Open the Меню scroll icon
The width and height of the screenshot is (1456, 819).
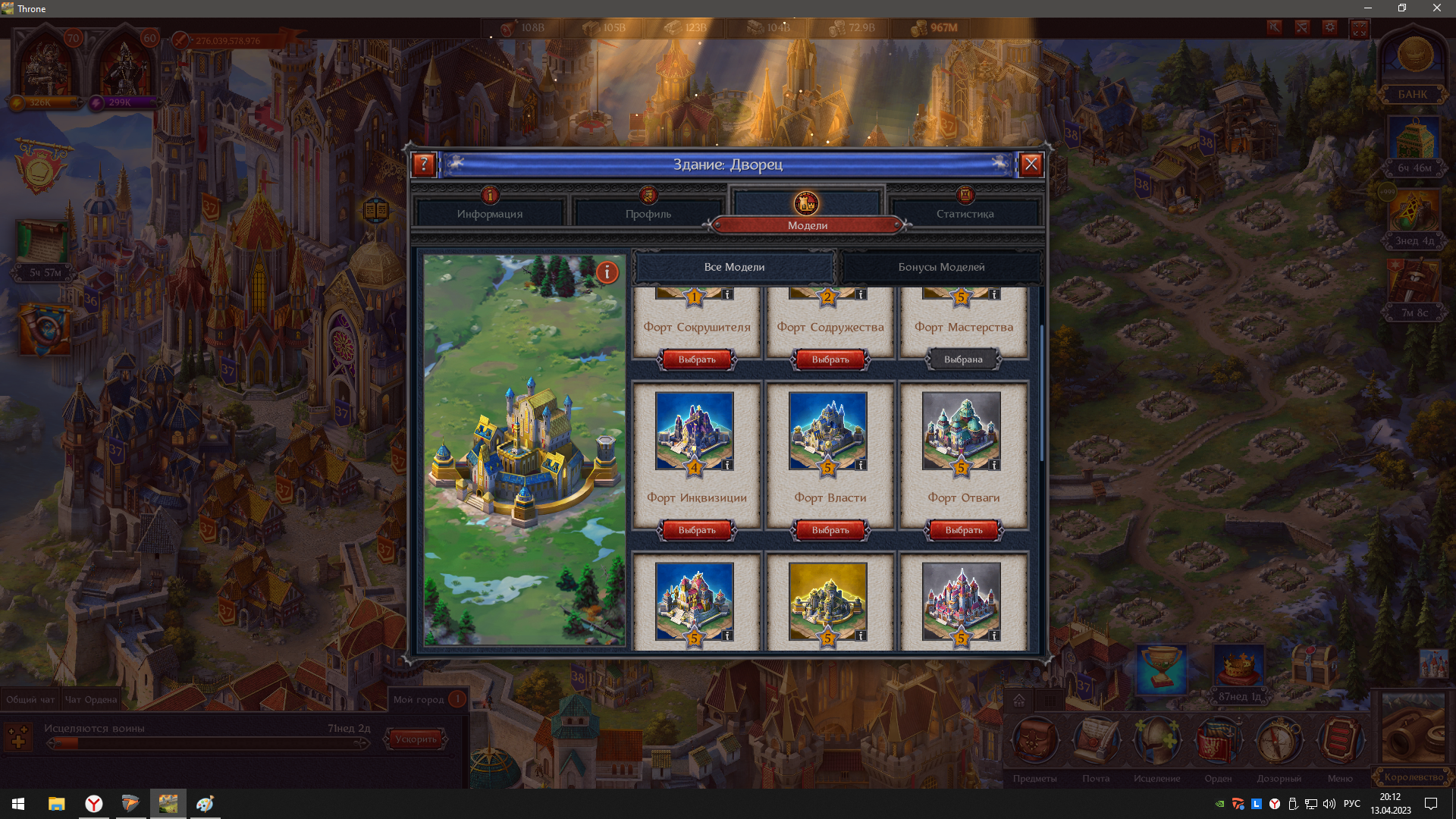(1340, 739)
